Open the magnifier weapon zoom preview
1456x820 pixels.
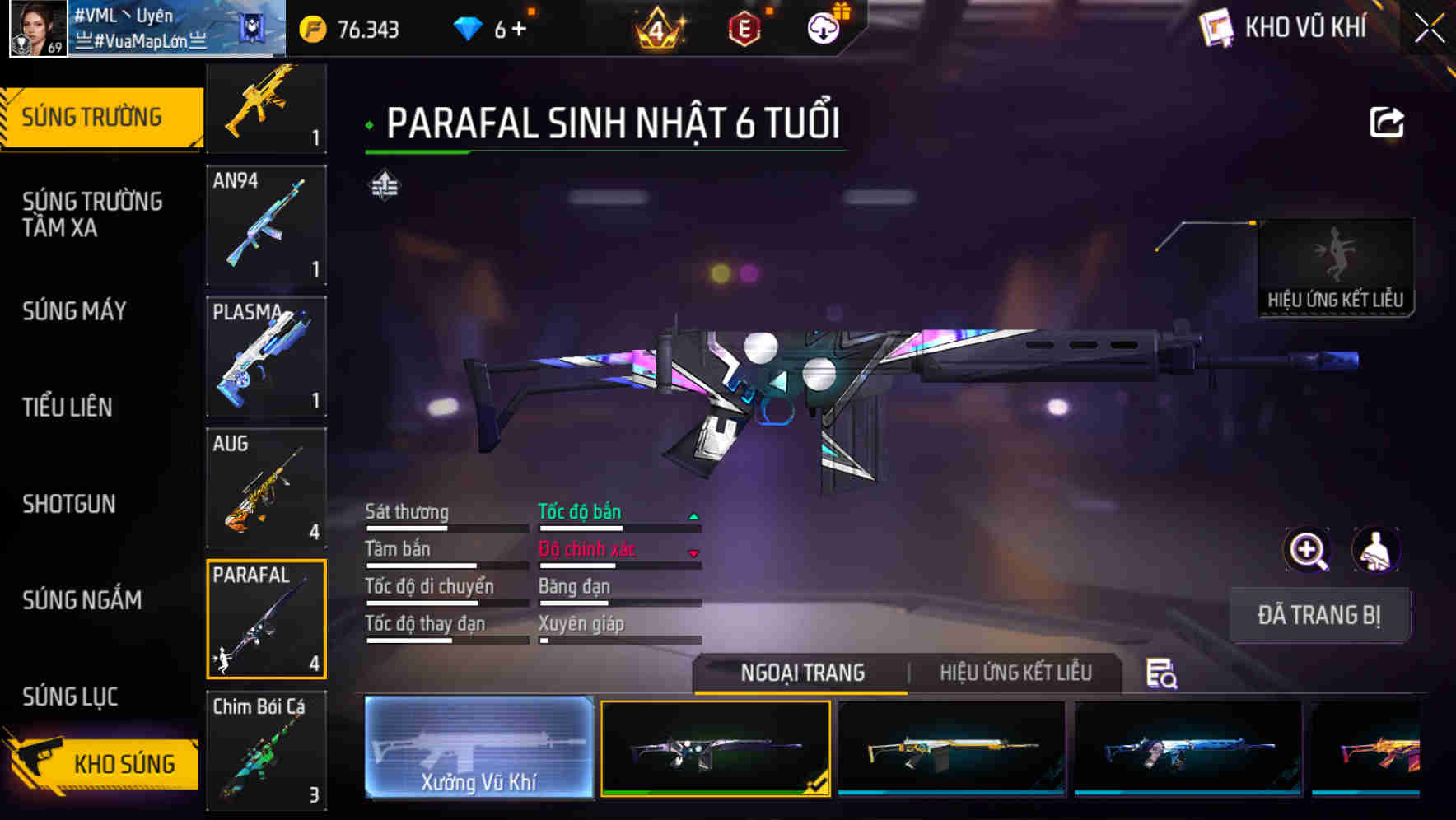tap(1307, 550)
